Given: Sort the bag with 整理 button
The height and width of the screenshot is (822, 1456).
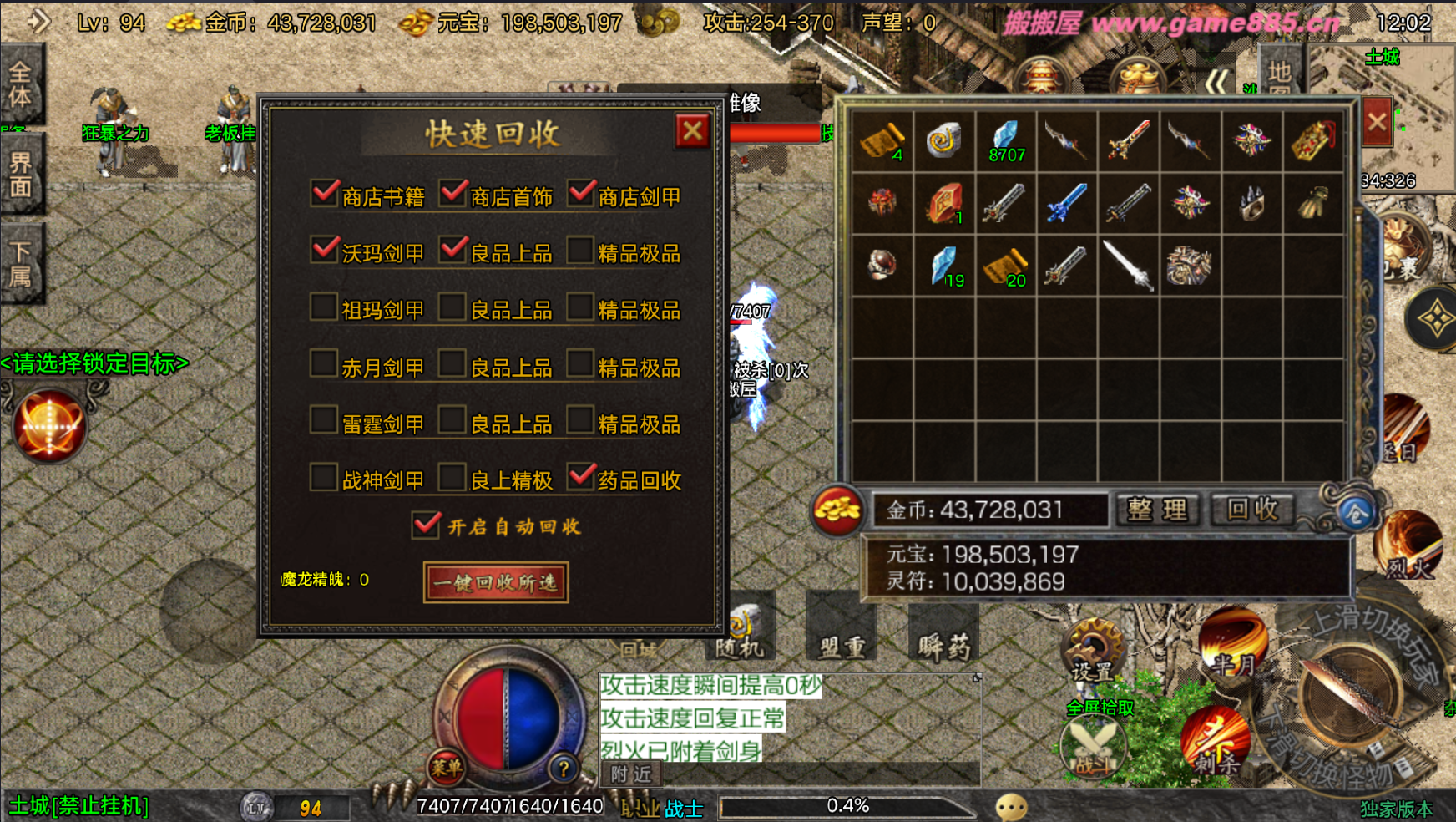Looking at the screenshot, I should 1157,510.
